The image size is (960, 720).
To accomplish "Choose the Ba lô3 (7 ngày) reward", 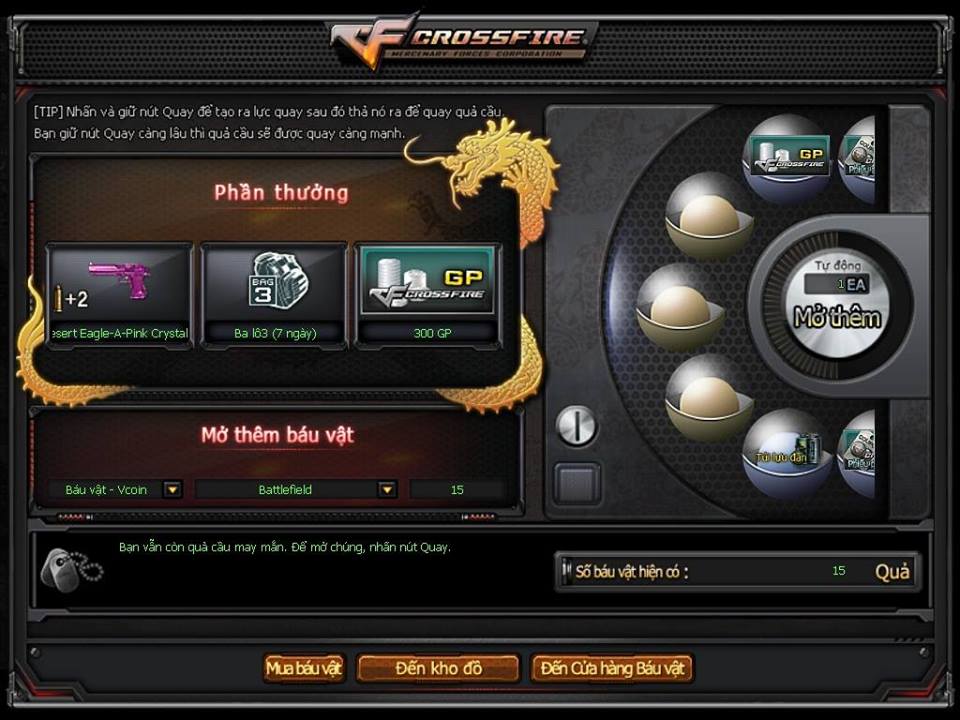I will (274, 296).
